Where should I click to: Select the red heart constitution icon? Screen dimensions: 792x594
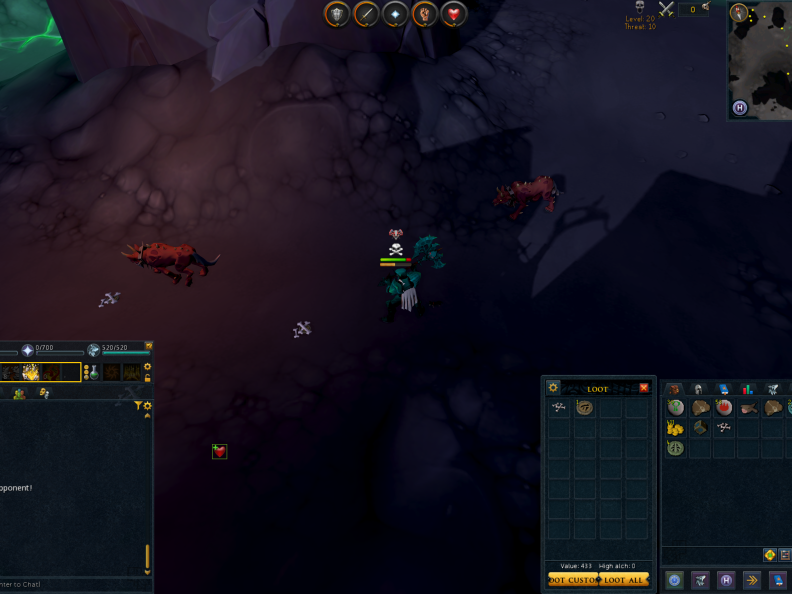(455, 14)
